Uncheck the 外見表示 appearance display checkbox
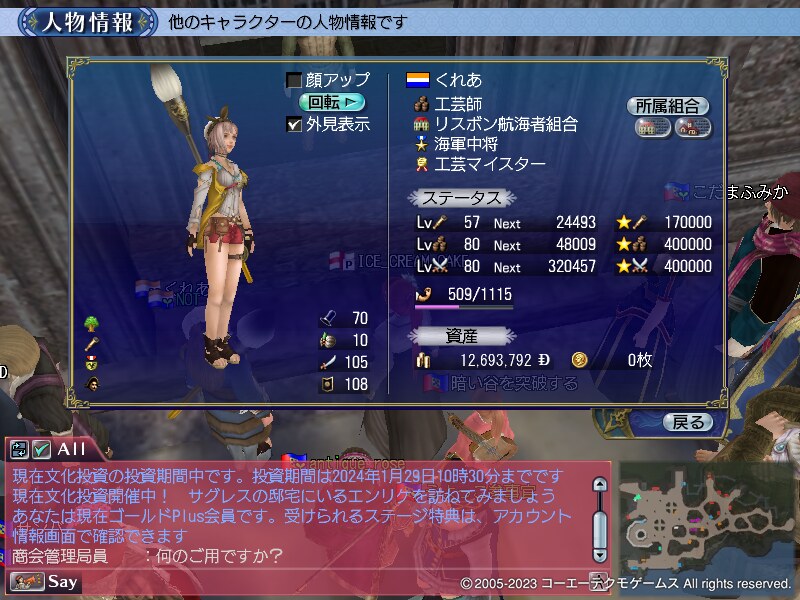Image resolution: width=800 pixels, height=600 pixels. [x=294, y=124]
